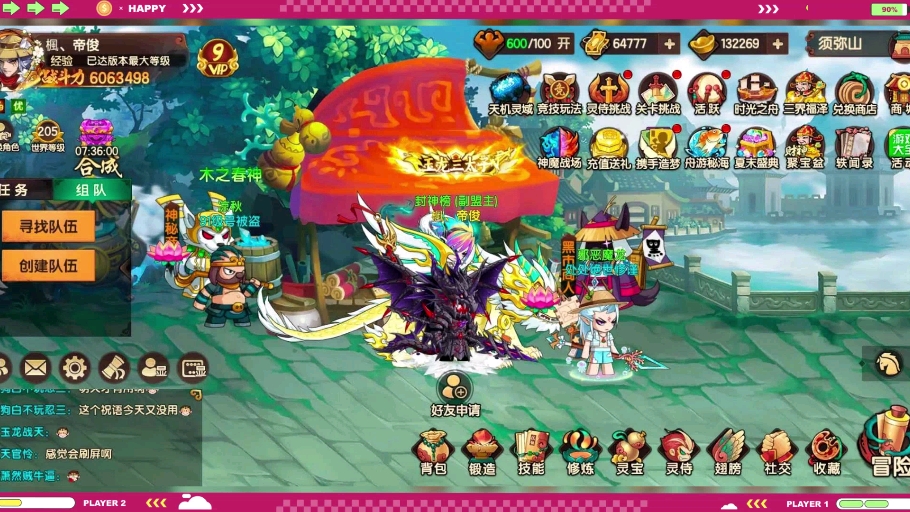The height and width of the screenshot is (512, 910).
Task: Open the VIP 9 badge
Action: click(217, 56)
